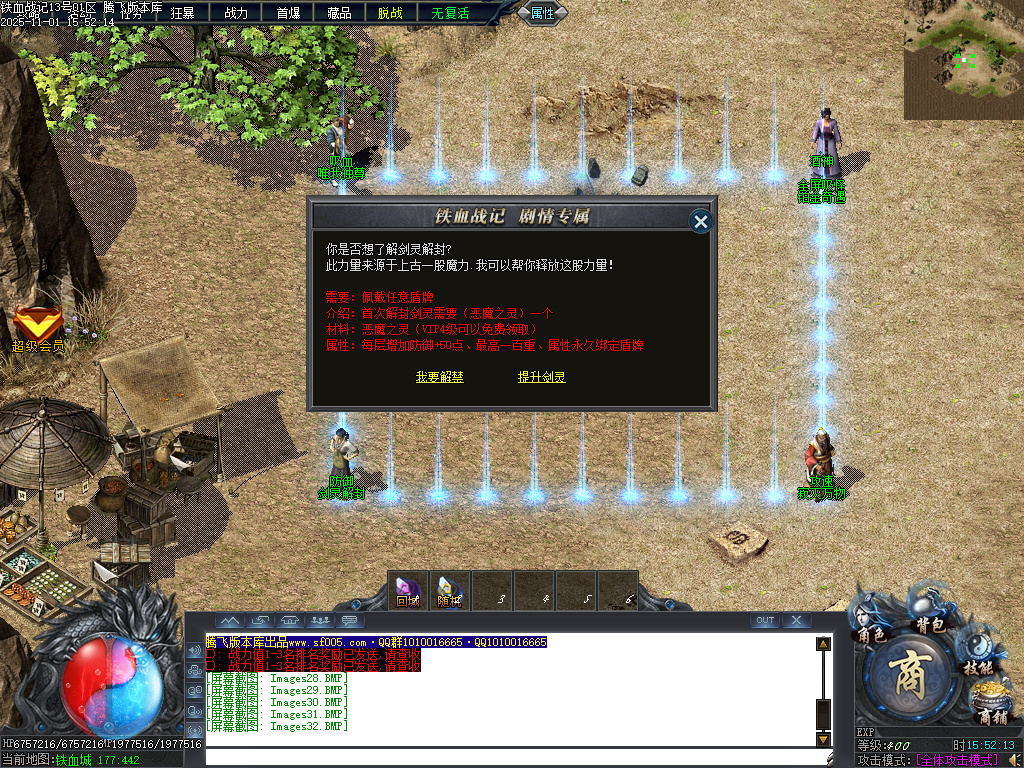Open the 角色 character panel
Image resolution: width=1024 pixels, height=768 pixels.
click(x=870, y=622)
